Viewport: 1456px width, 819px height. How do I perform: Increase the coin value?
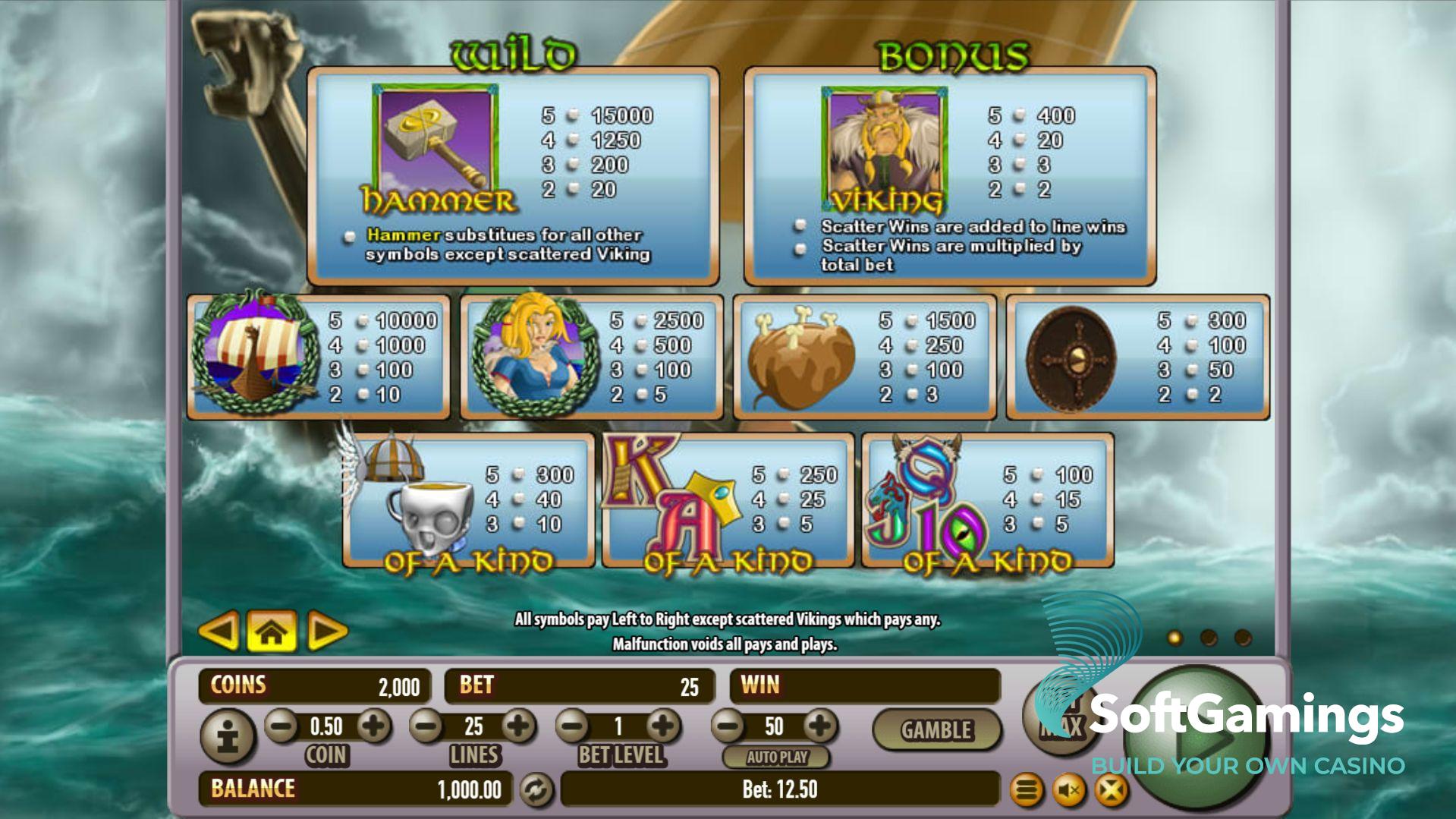(373, 726)
